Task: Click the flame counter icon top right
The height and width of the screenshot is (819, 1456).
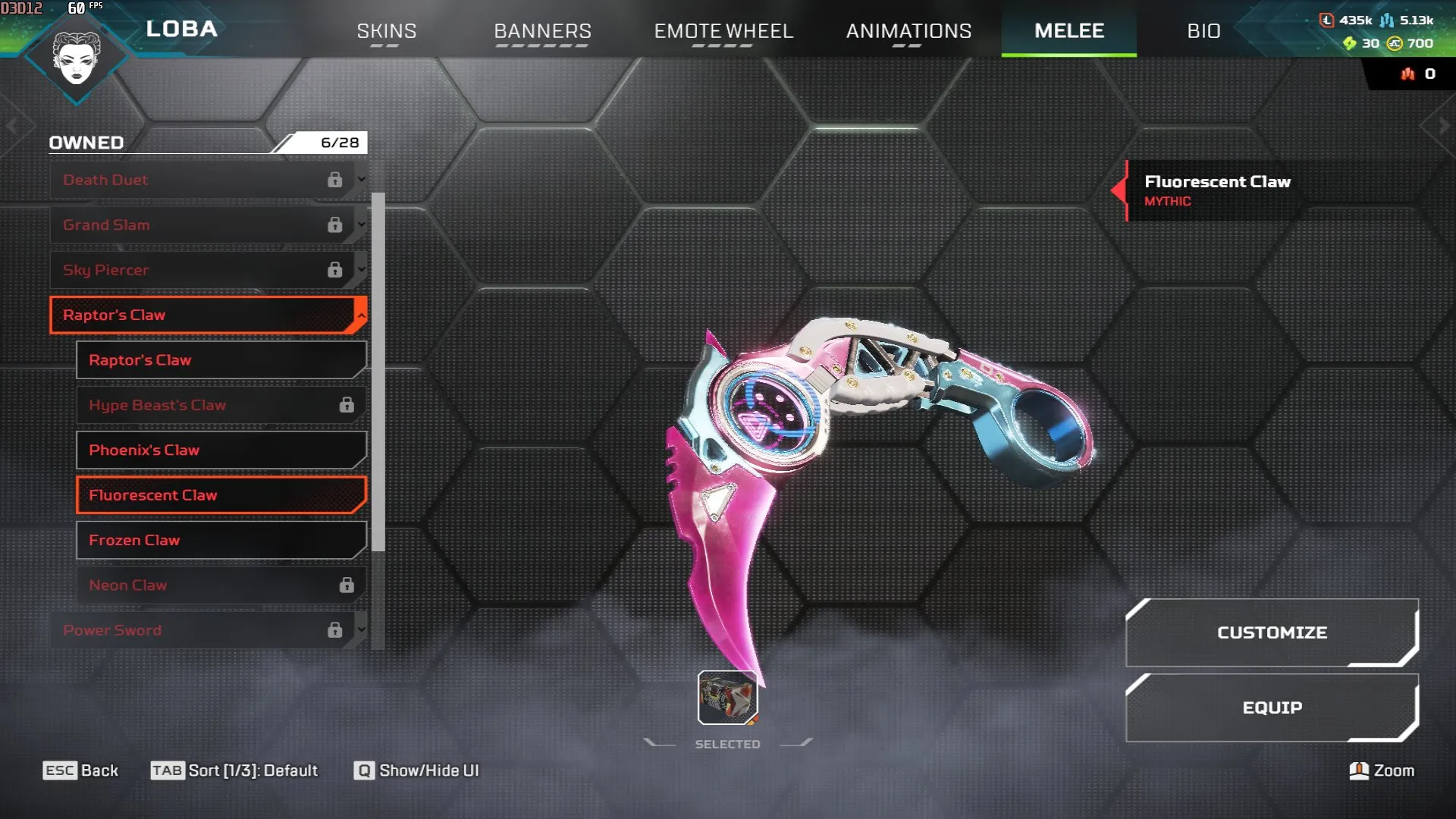Action: click(1407, 74)
